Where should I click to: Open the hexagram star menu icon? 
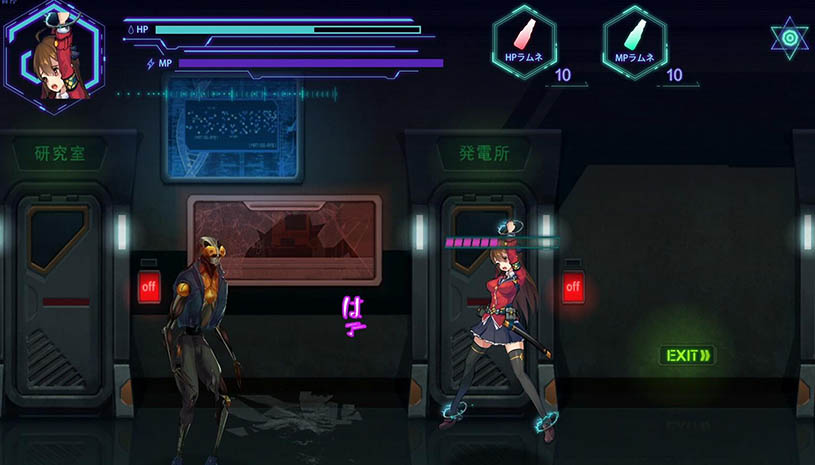click(789, 38)
